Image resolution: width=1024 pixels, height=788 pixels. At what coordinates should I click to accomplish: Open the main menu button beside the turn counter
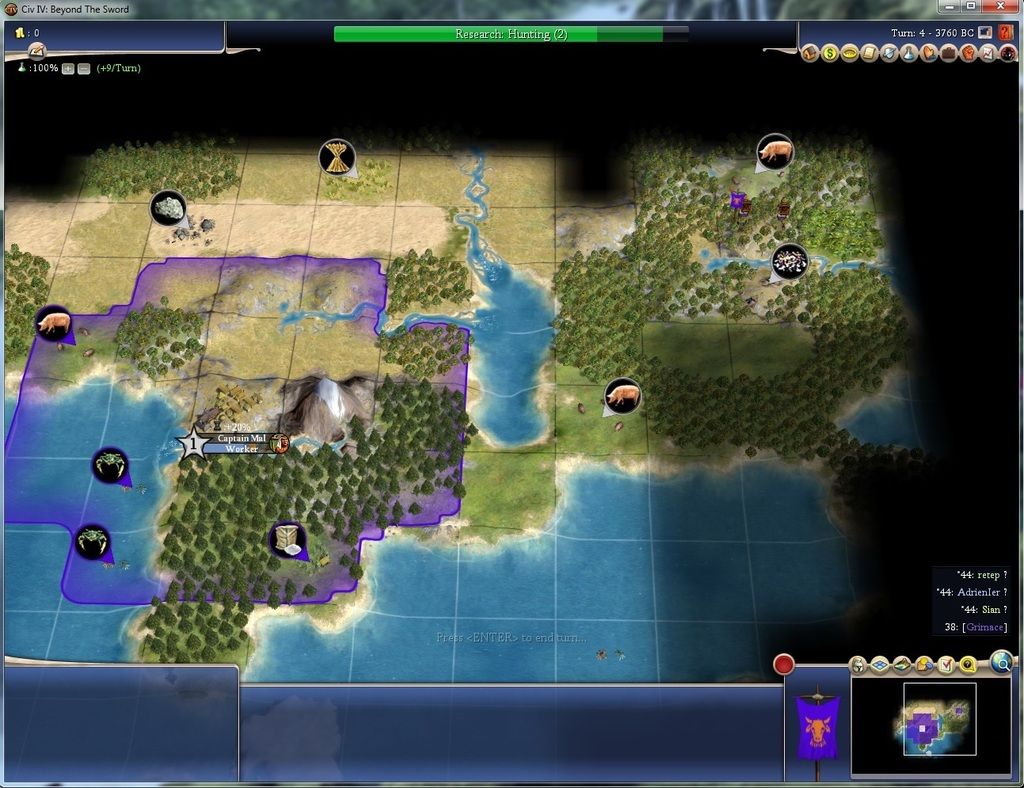986,33
